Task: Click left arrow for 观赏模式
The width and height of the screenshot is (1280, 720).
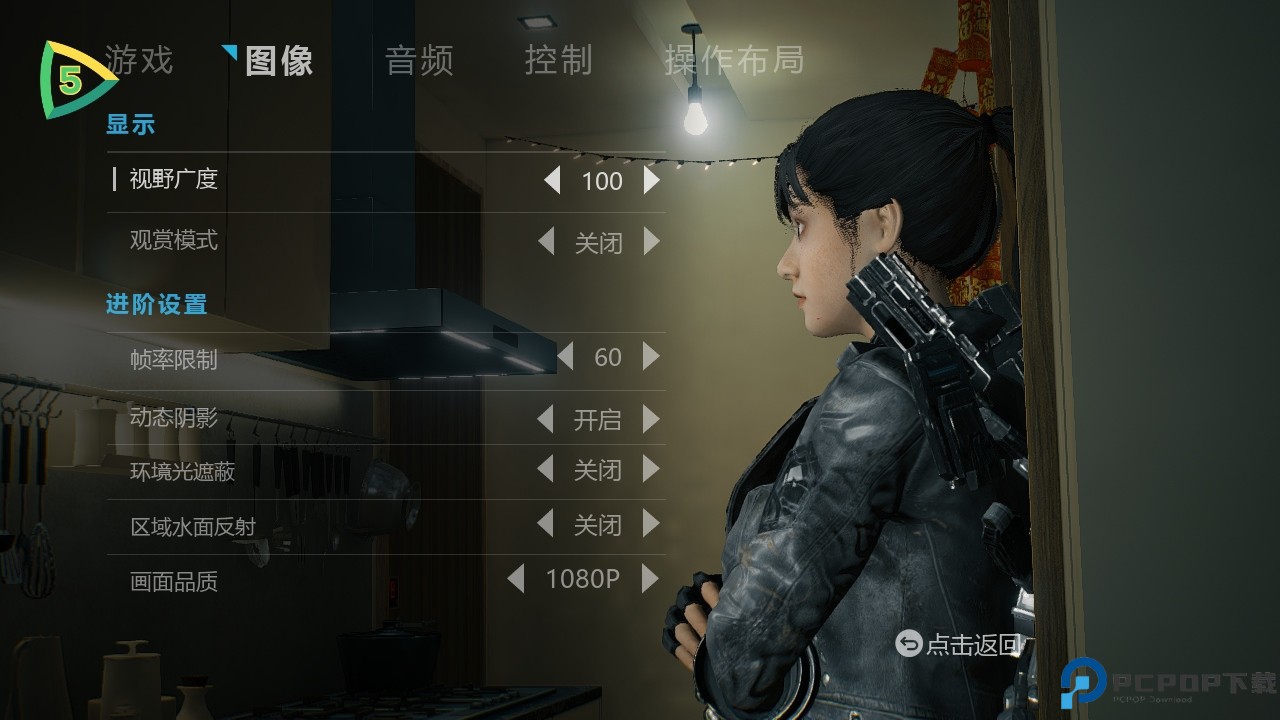Action: click(x=546, y=242)
